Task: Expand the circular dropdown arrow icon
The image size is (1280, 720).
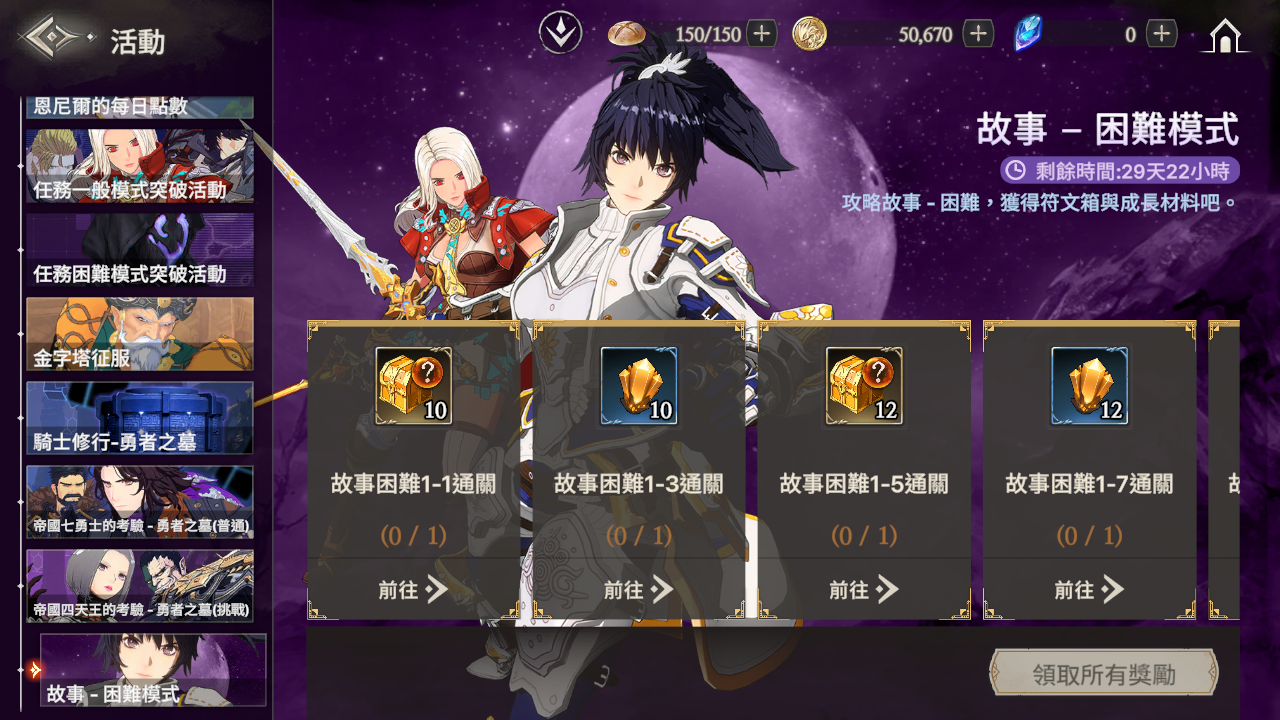Action: (x=561, y=34)
